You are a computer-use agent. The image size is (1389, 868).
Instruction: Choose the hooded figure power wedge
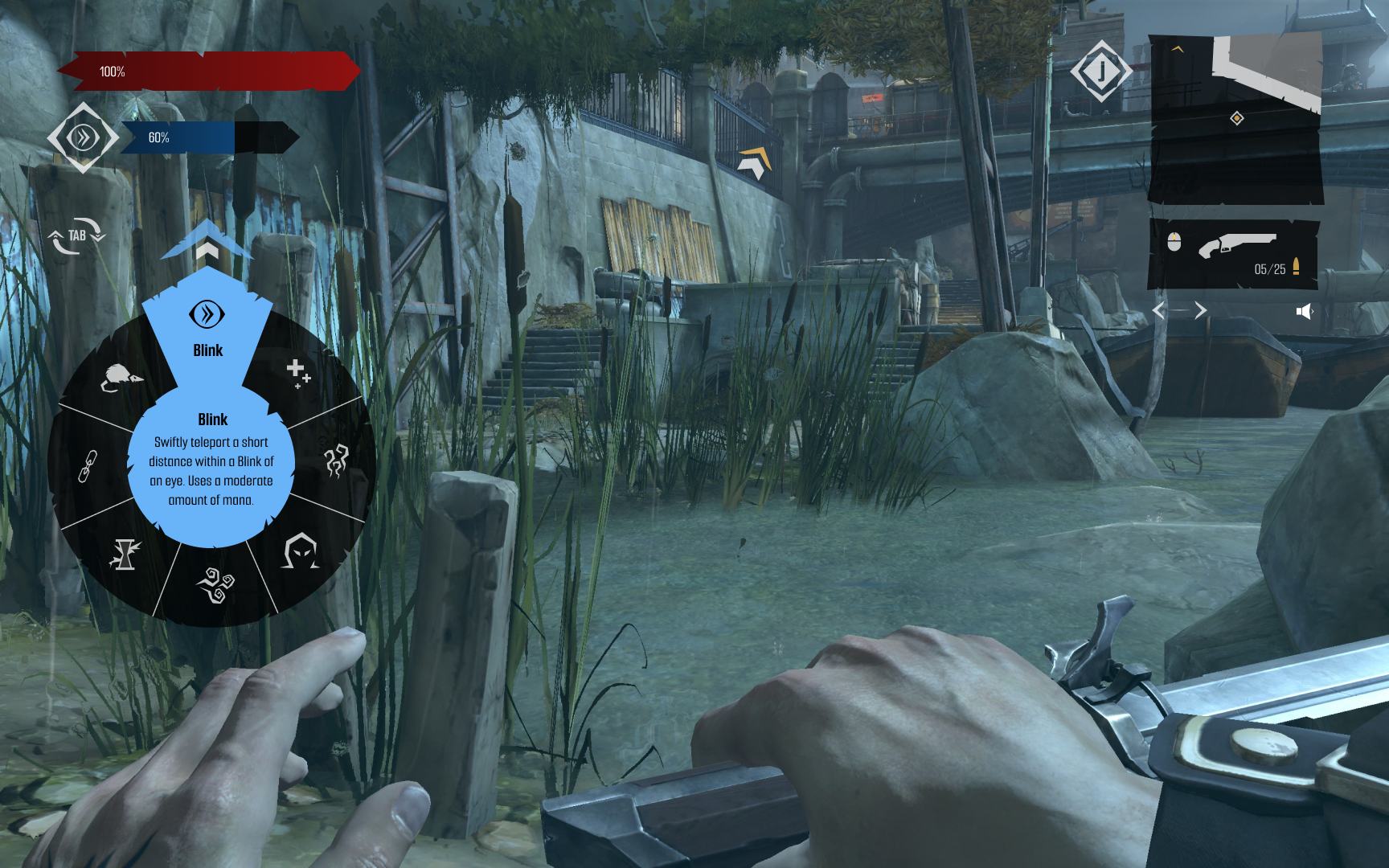pos(300,551)
